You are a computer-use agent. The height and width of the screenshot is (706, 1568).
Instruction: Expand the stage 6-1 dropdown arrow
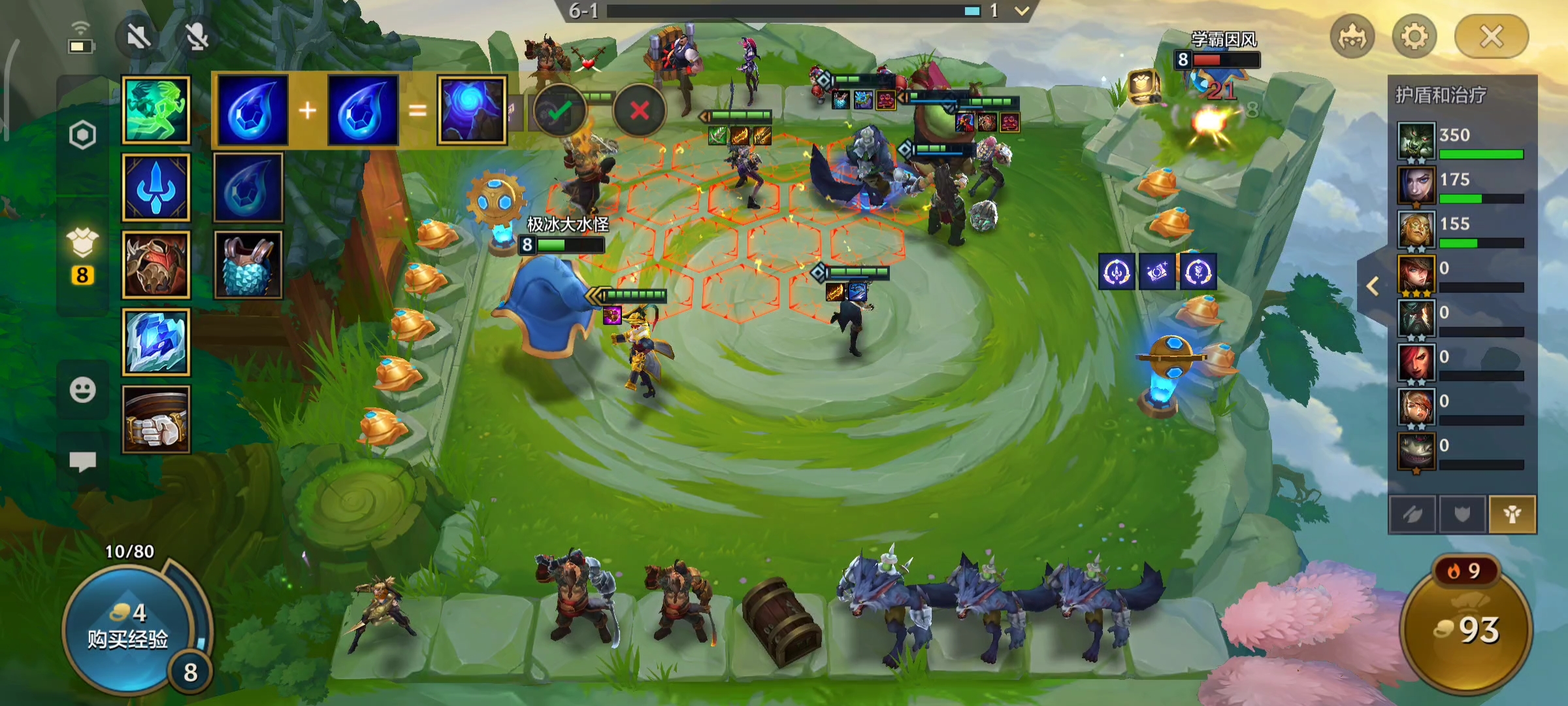pyautogui.click(x=1022, y=10)
